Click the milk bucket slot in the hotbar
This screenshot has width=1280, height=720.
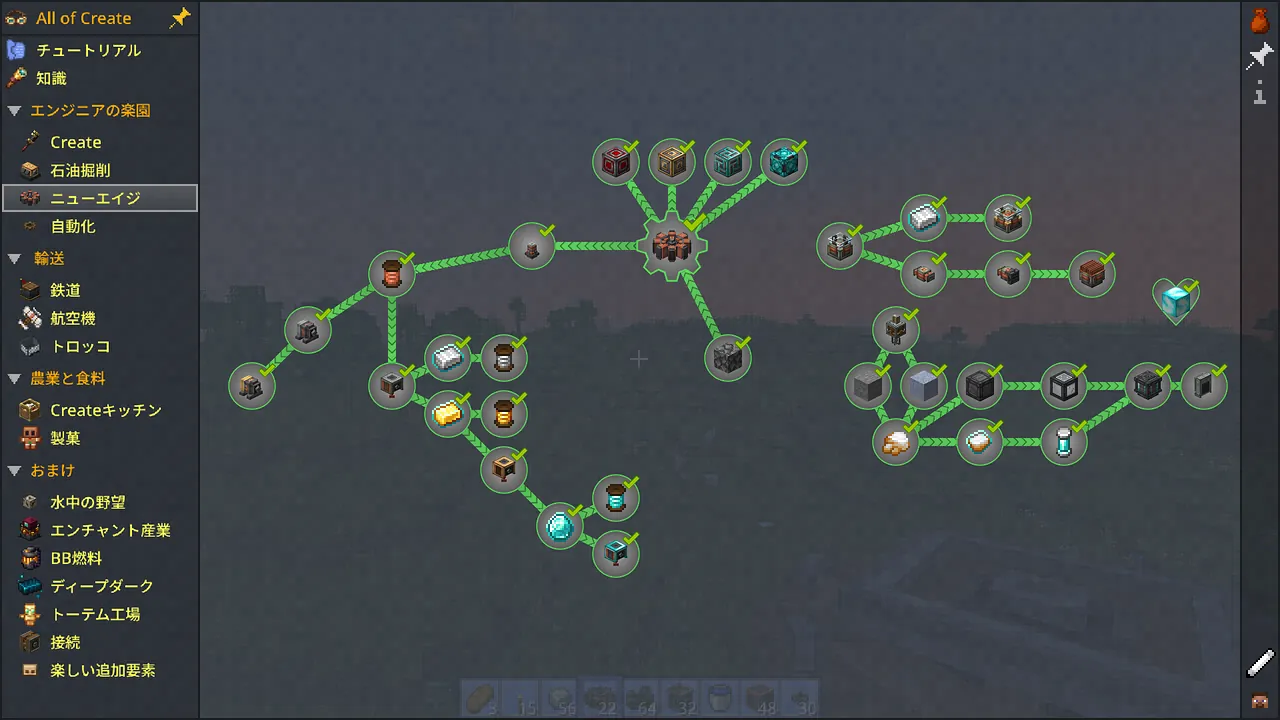(x=719, y=699)
